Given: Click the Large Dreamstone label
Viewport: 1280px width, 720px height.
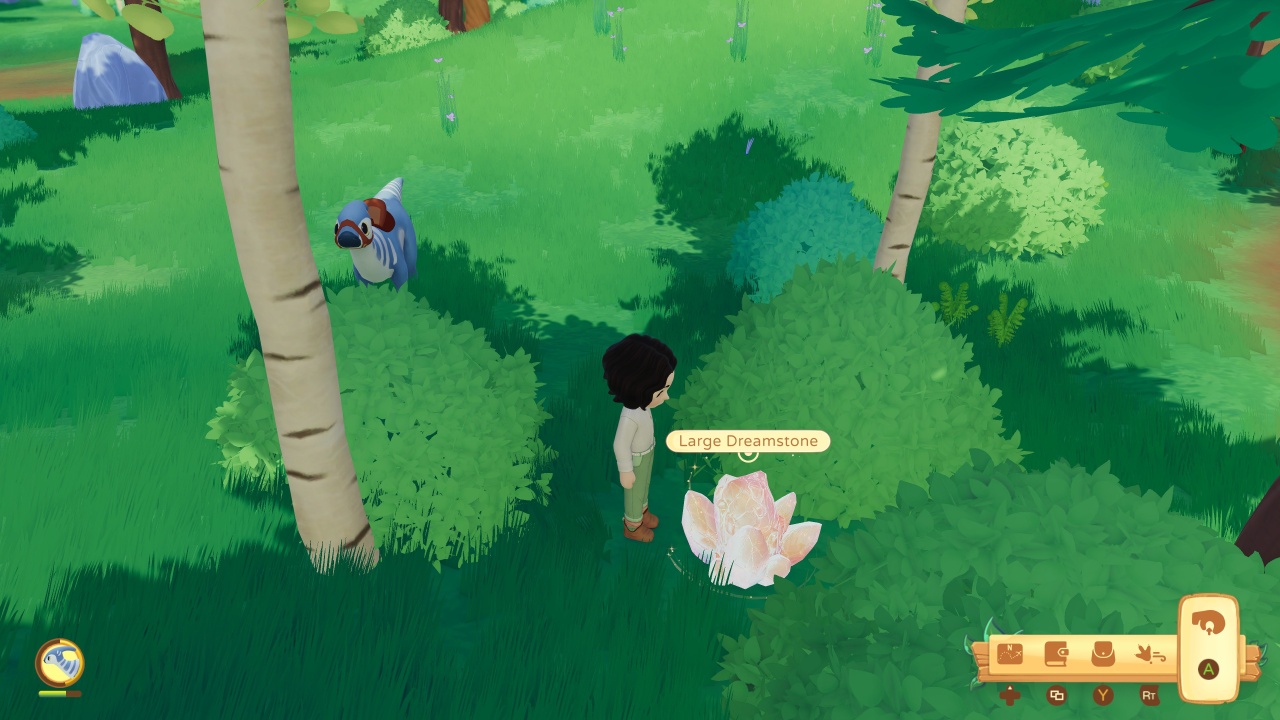Looking at the screenshot, I should 748,441.
